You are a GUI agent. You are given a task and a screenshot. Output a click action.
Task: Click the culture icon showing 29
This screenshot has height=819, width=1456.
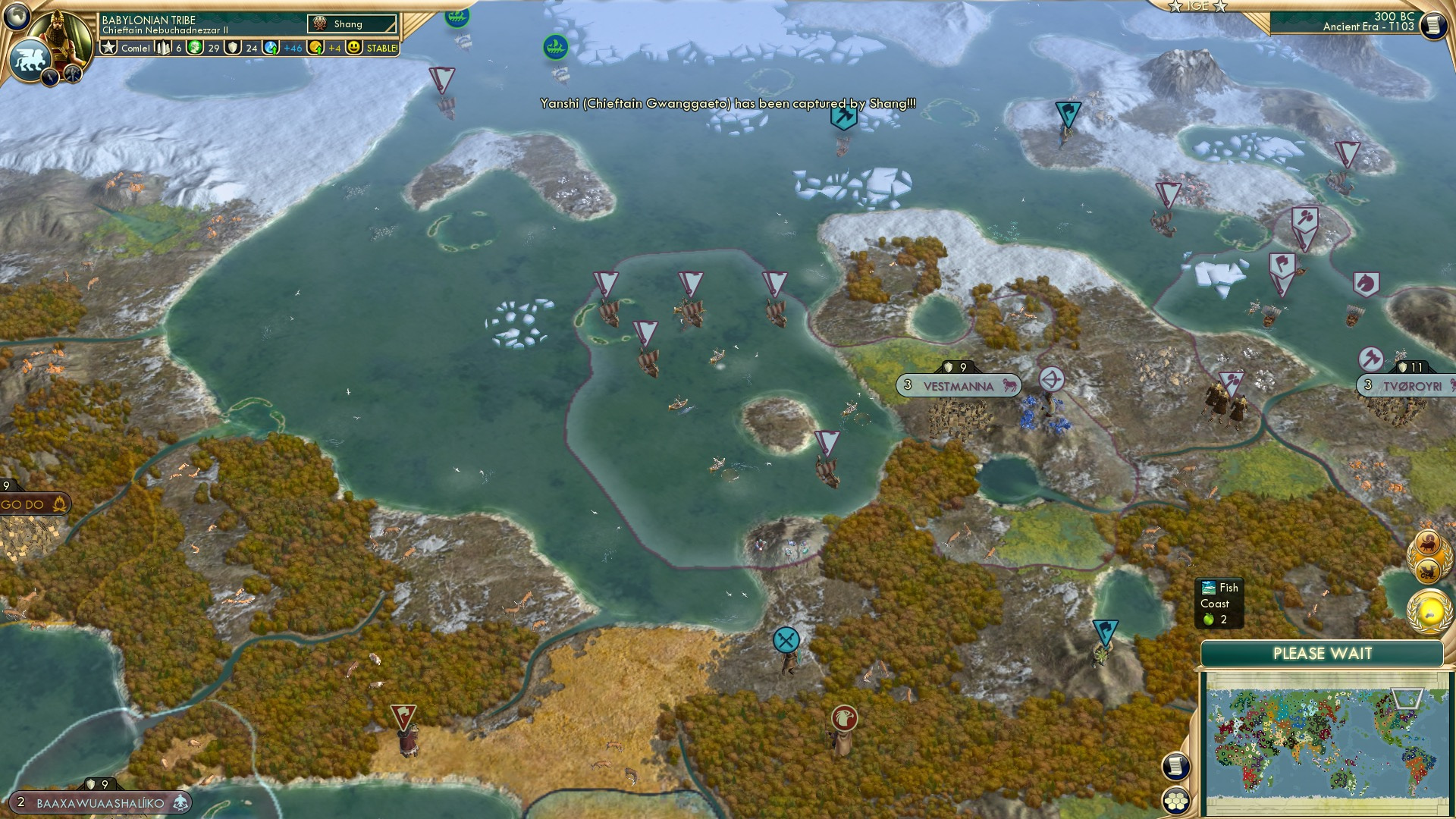195,47
